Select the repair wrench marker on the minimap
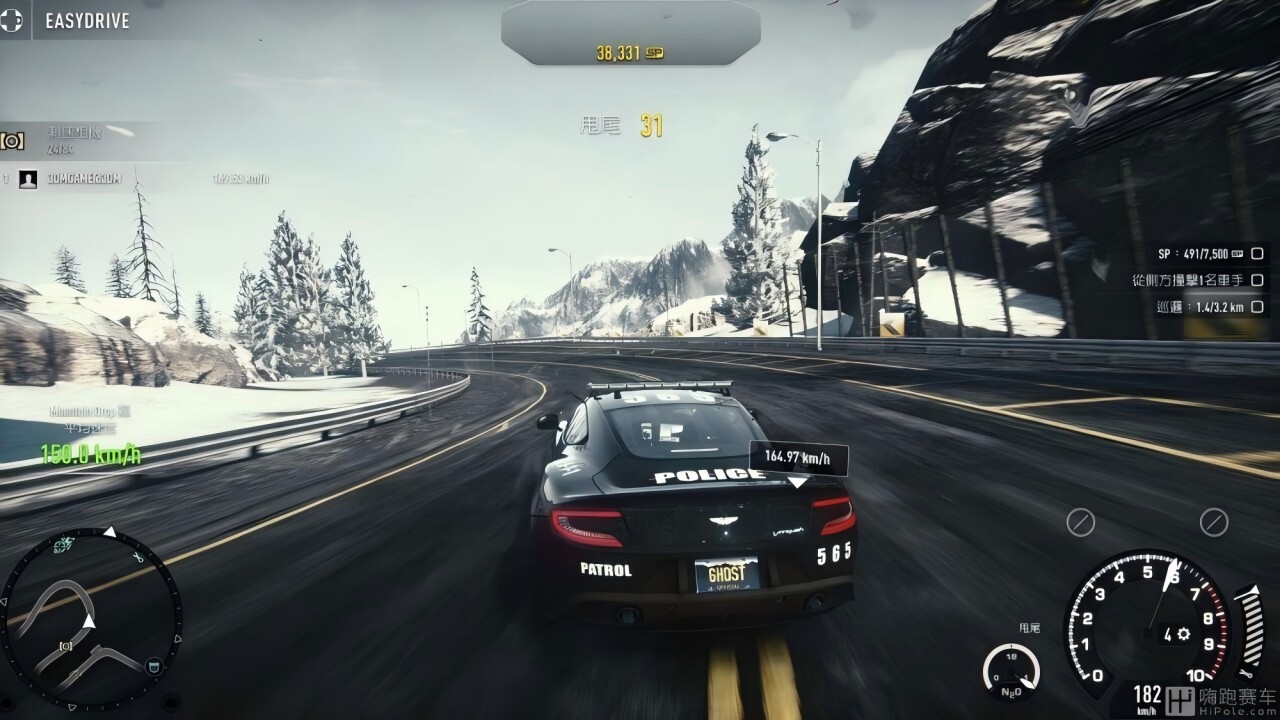This screenshot has height=720, width=1280. point(139,558)
